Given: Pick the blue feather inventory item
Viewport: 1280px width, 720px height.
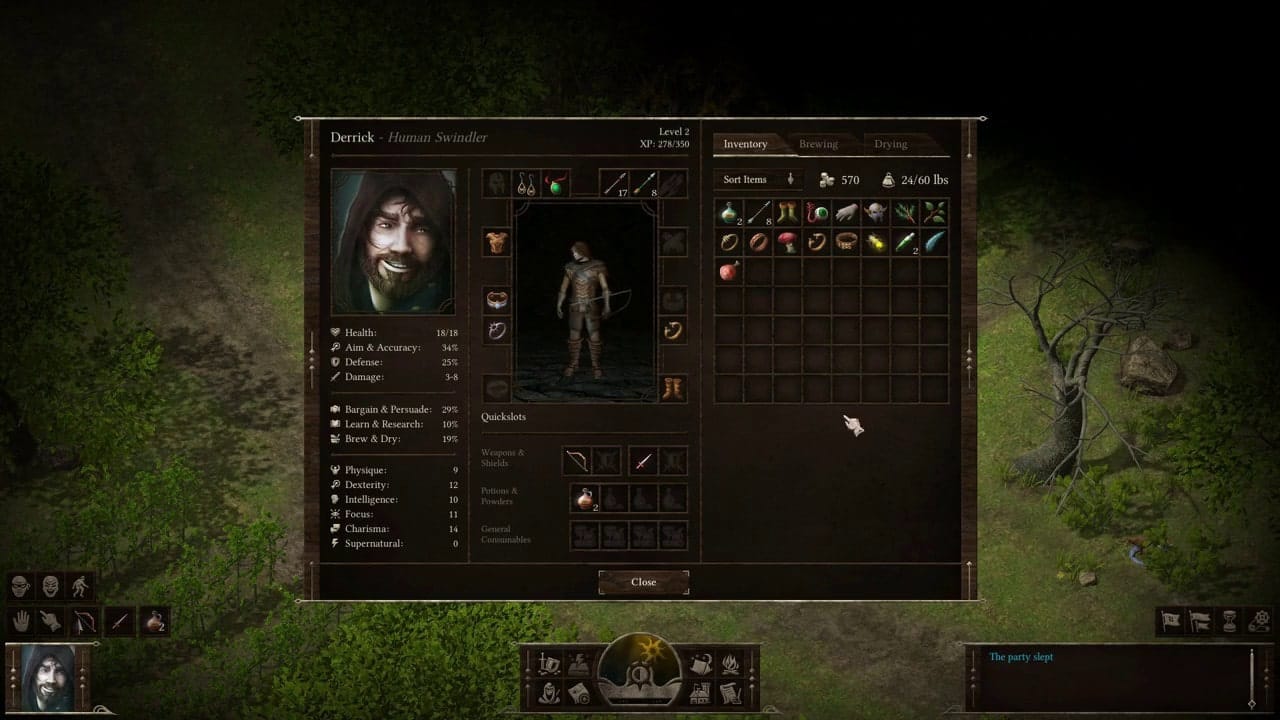Looking at the screenshot, I should 933,241.
